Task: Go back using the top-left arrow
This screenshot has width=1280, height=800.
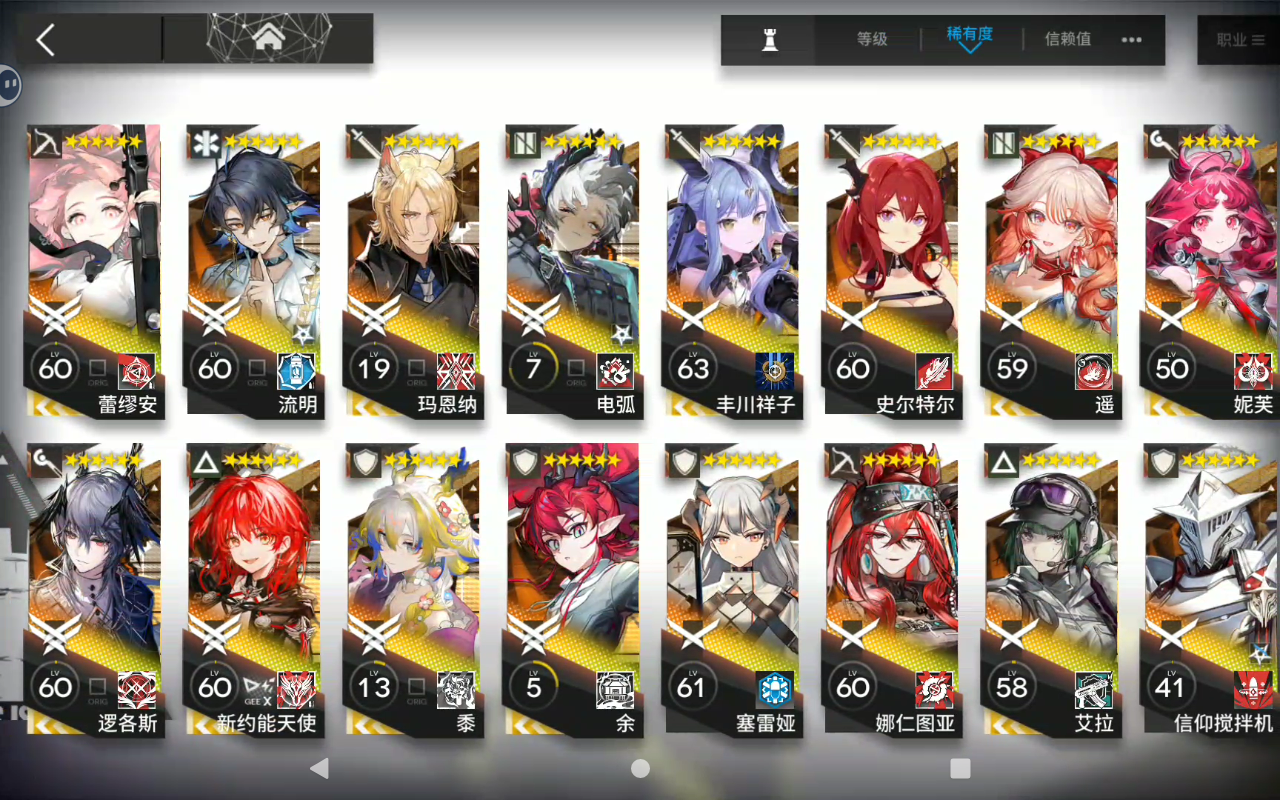Action: [45, 38]
